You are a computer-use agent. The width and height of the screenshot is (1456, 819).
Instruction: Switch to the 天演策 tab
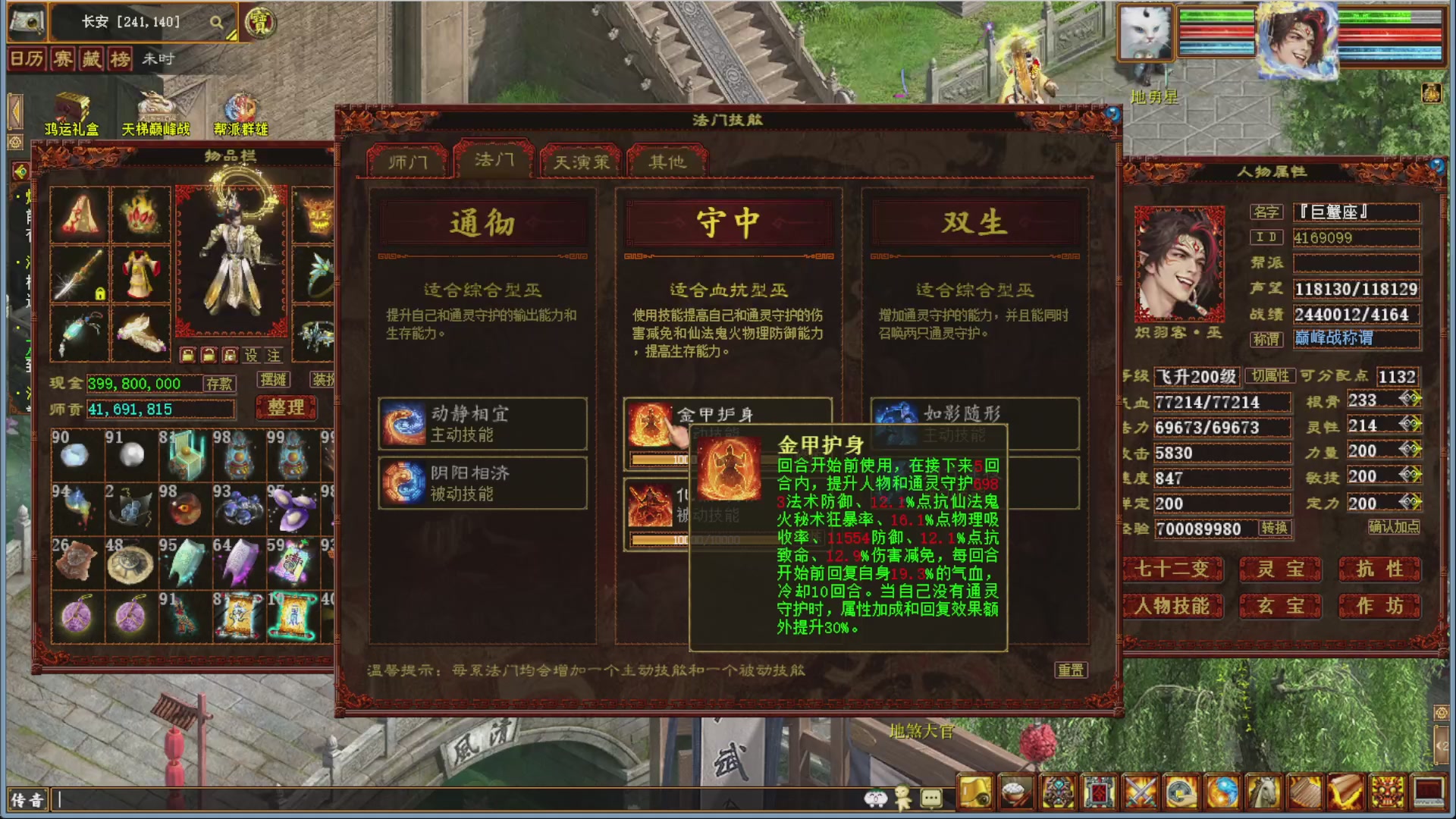[x=580, y=160]
